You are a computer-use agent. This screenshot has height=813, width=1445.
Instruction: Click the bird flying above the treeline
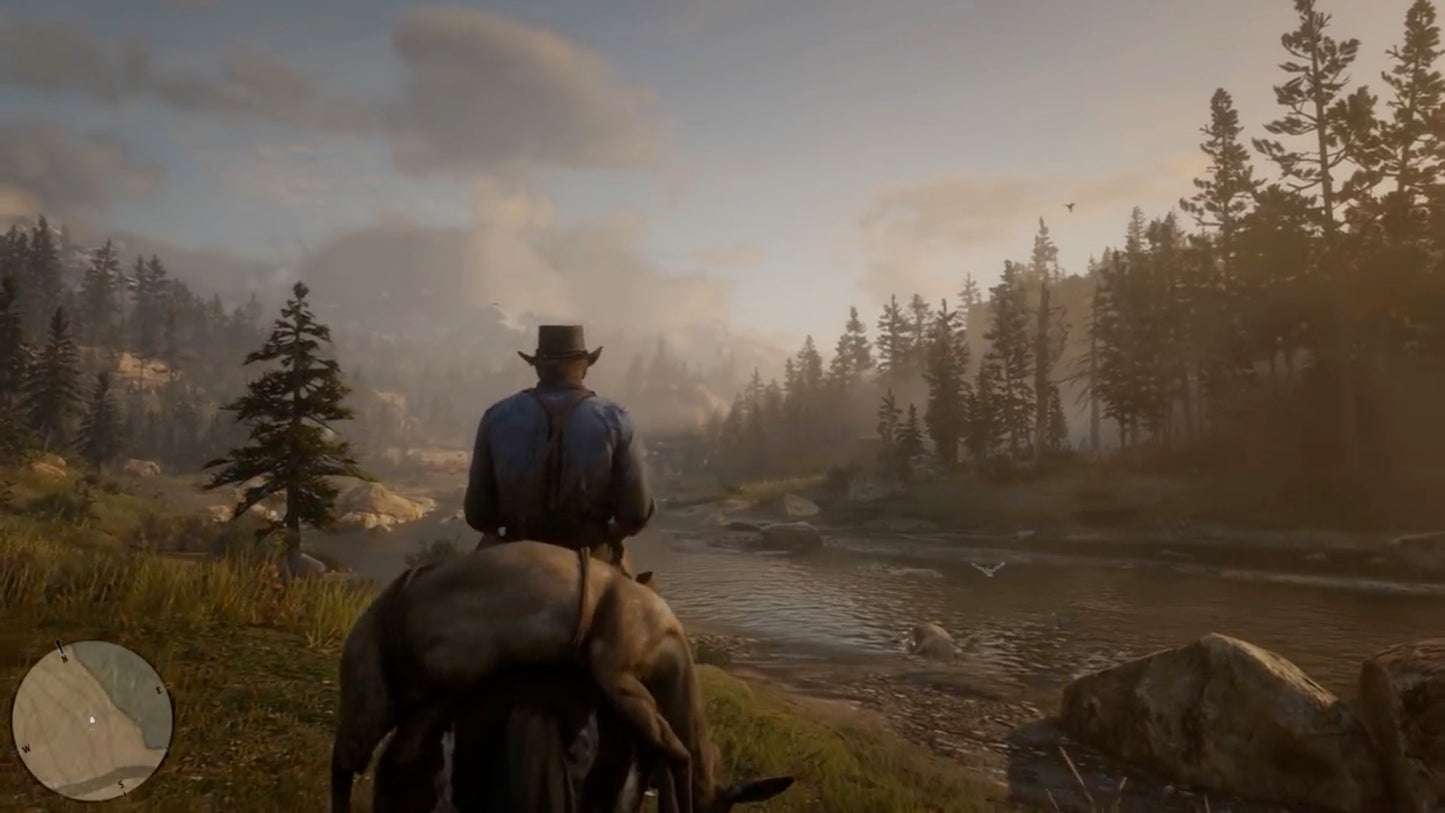pyautogui.click(x=1067, y=208)
